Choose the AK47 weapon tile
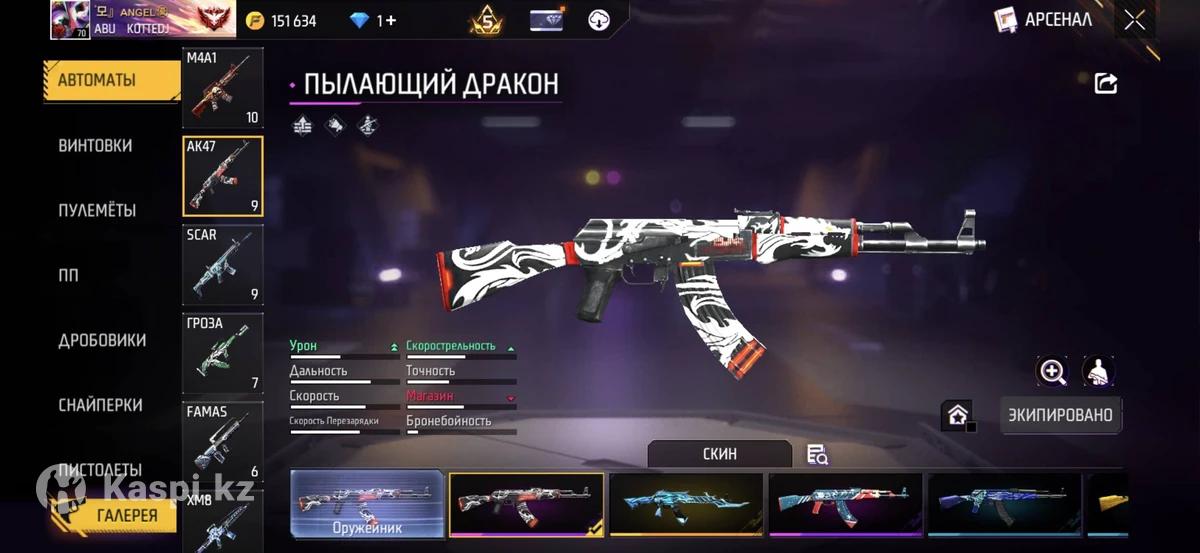 click(222, 176)
